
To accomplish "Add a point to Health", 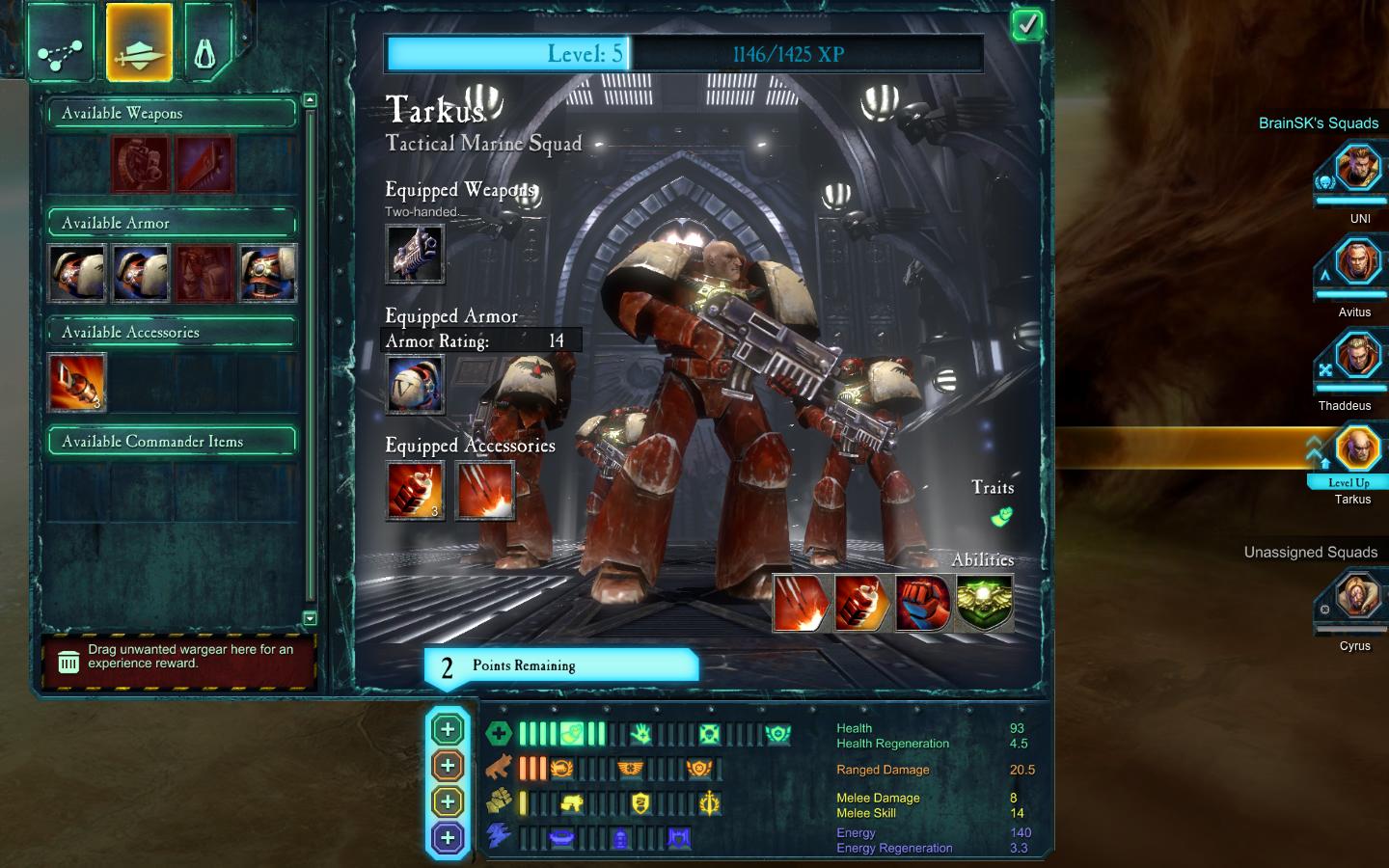I will 448,730.
